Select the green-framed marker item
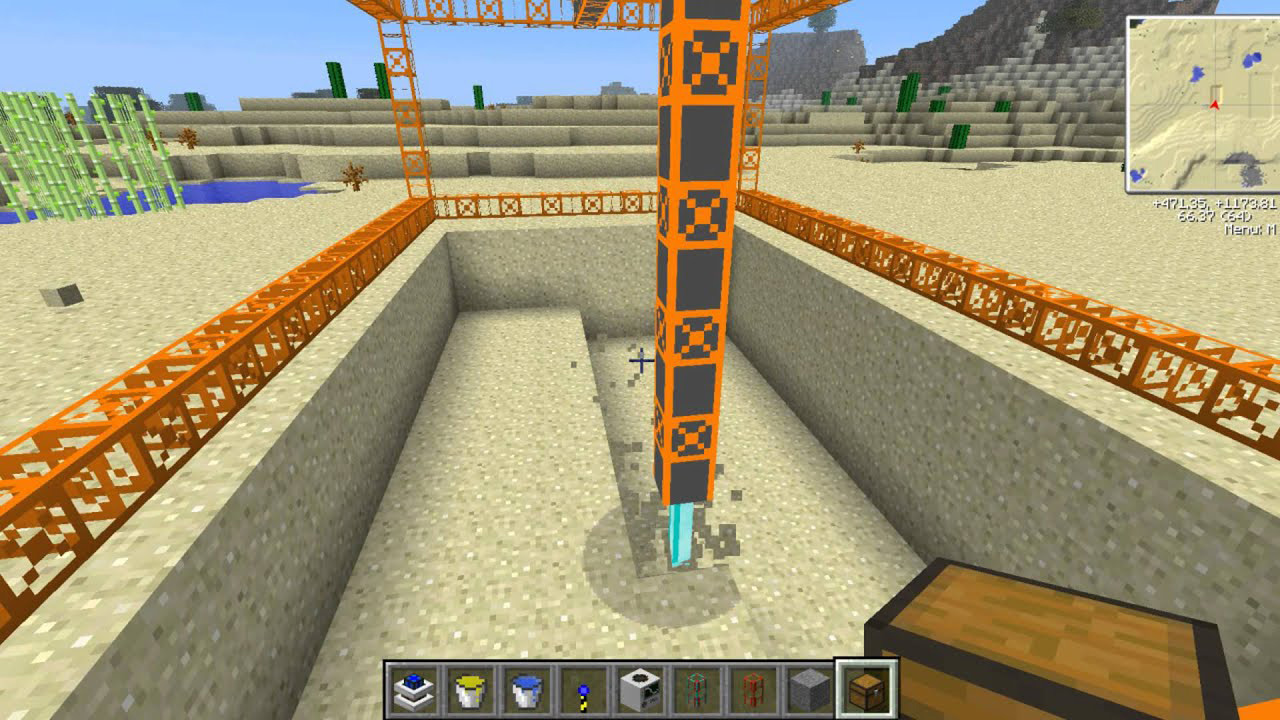This screenshot has height=720, width=1280. point(695,690)
